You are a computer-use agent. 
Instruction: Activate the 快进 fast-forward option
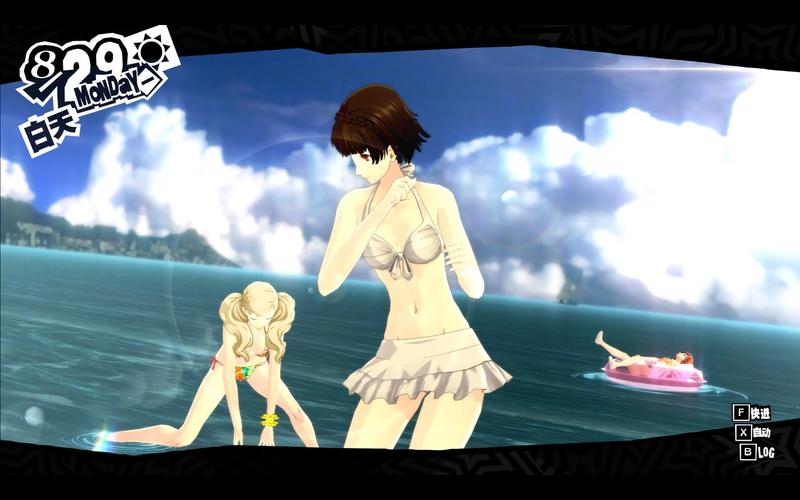coord(752,413)
